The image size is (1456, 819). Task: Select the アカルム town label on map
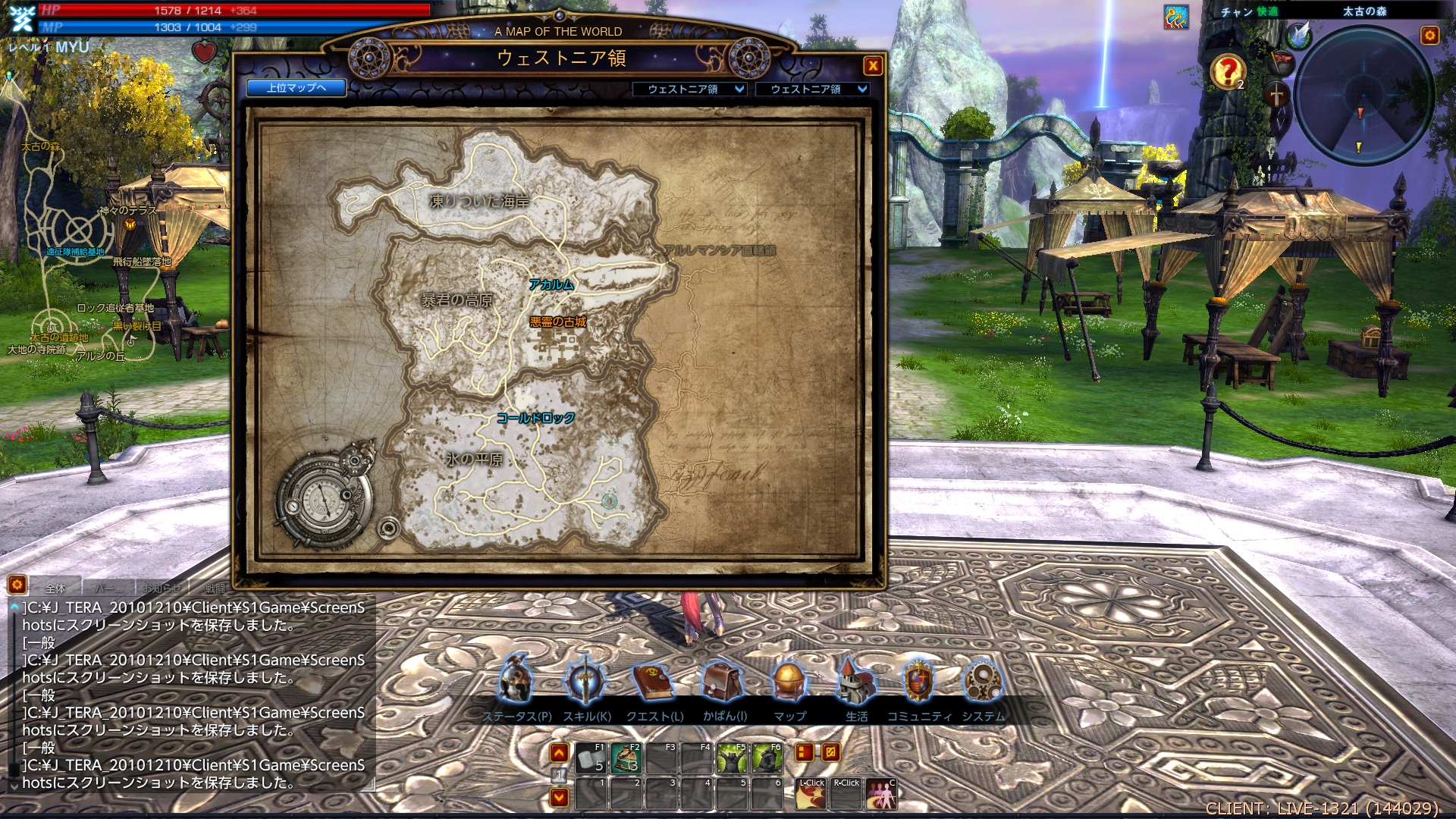pos(551,285)
